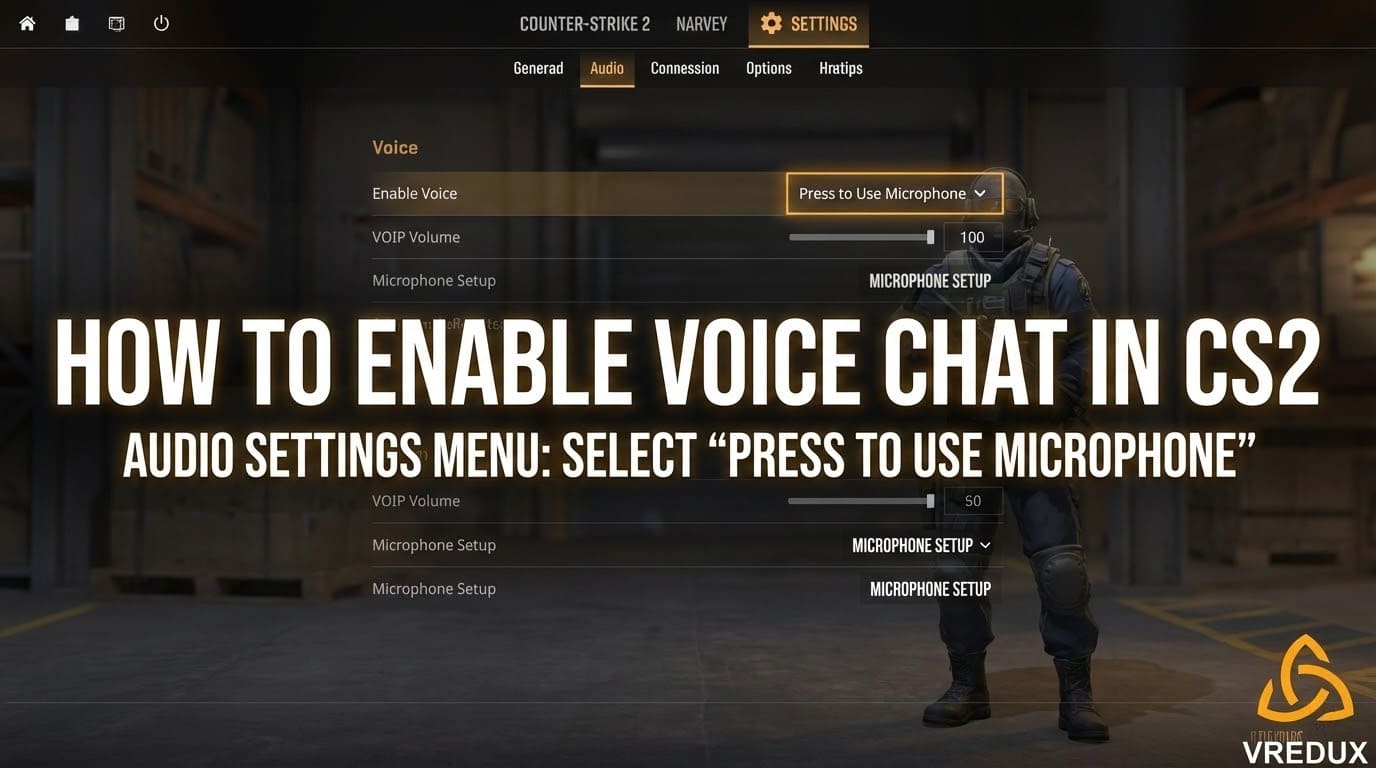
Task: Open the NARVEY top menu entry
Action: coord(701,24)
